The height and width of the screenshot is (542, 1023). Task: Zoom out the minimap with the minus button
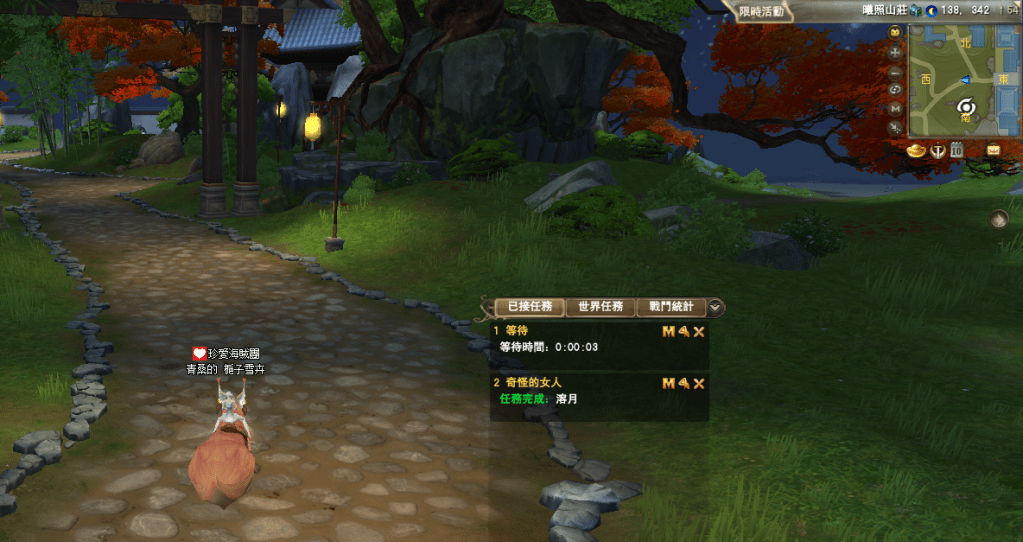tap(895, 72)
